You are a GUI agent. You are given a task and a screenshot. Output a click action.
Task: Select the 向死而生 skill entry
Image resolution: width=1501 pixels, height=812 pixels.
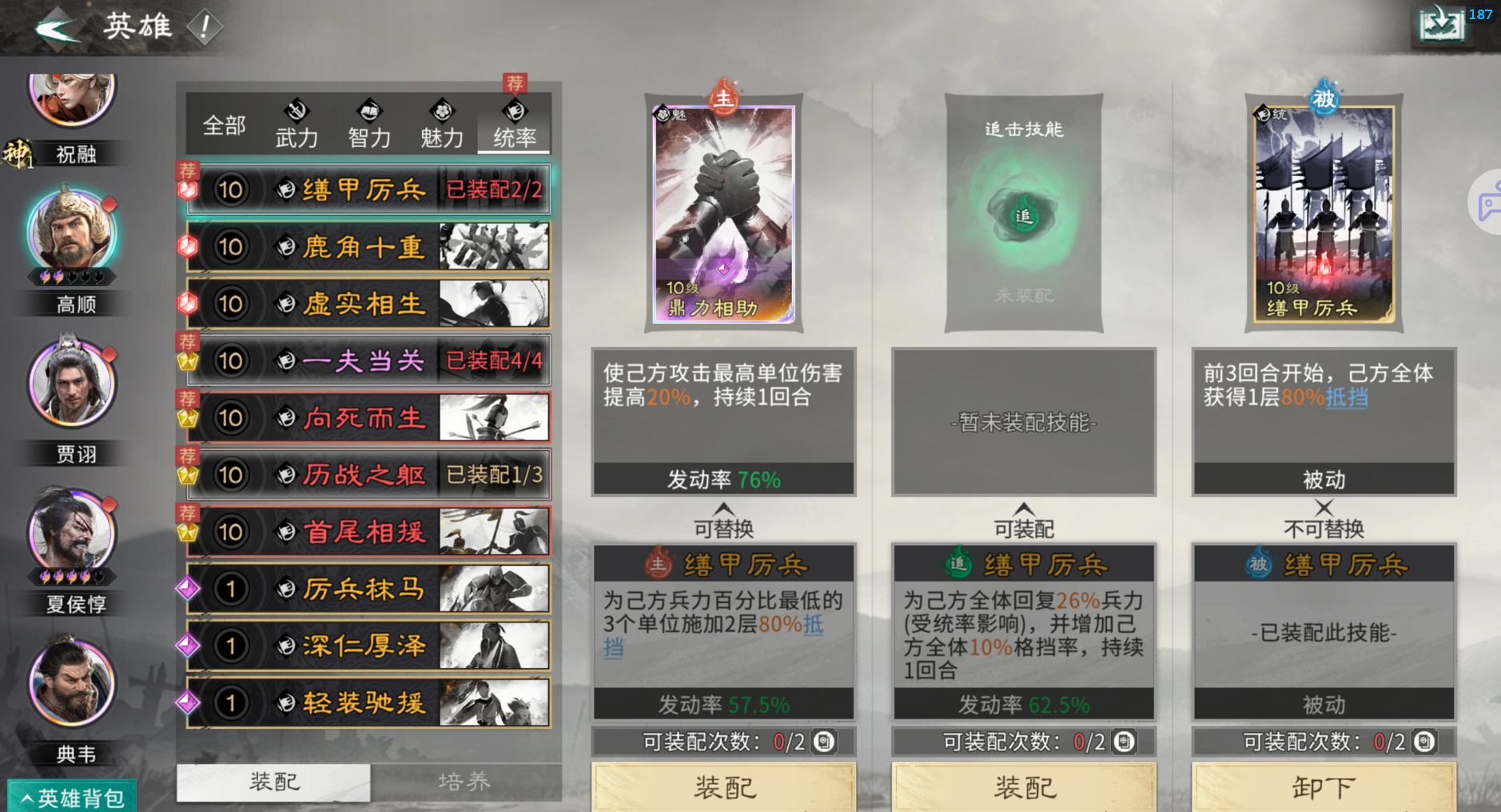coord(368,417)
